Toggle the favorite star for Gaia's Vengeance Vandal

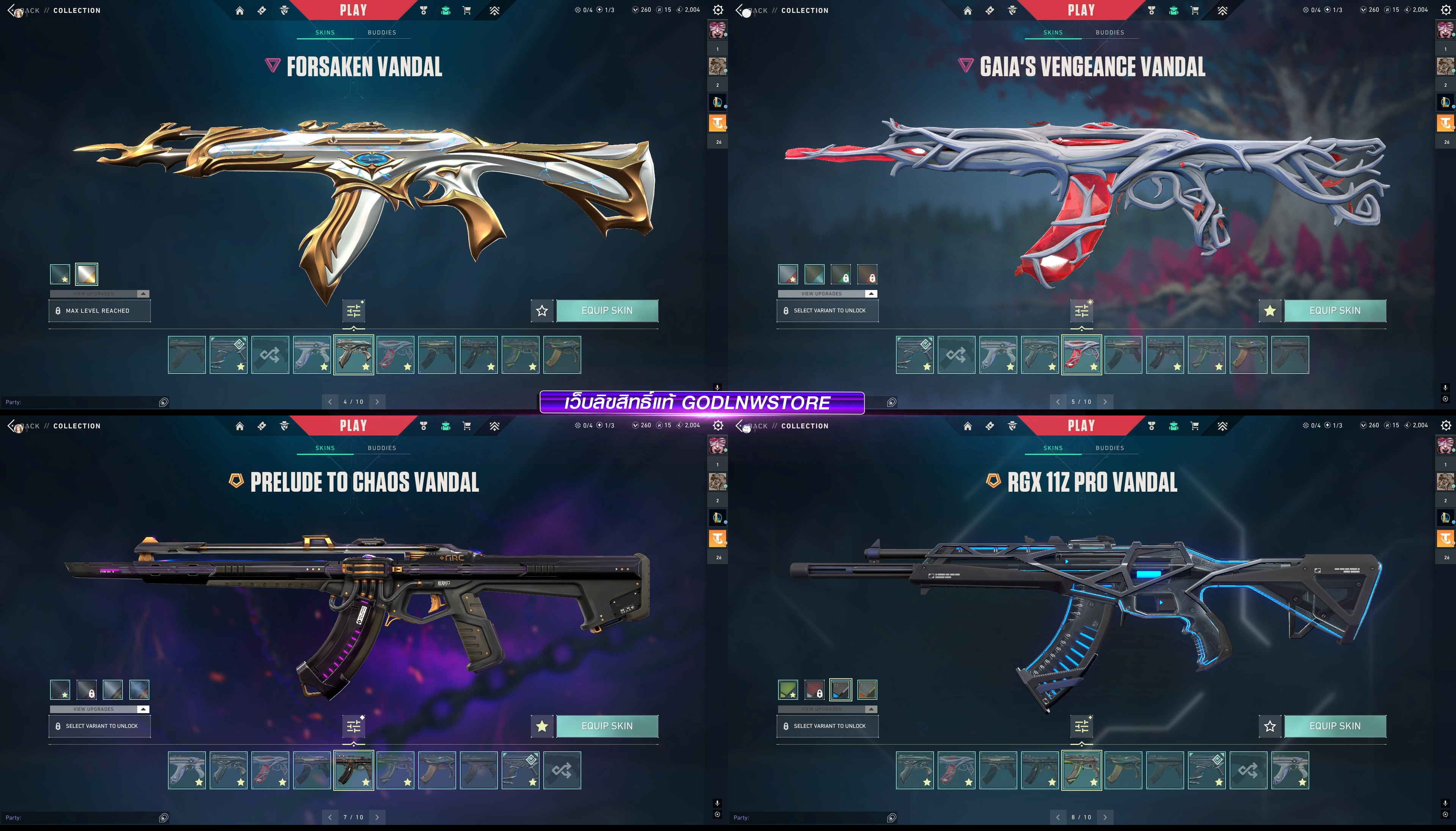[x=1269, y=310]
